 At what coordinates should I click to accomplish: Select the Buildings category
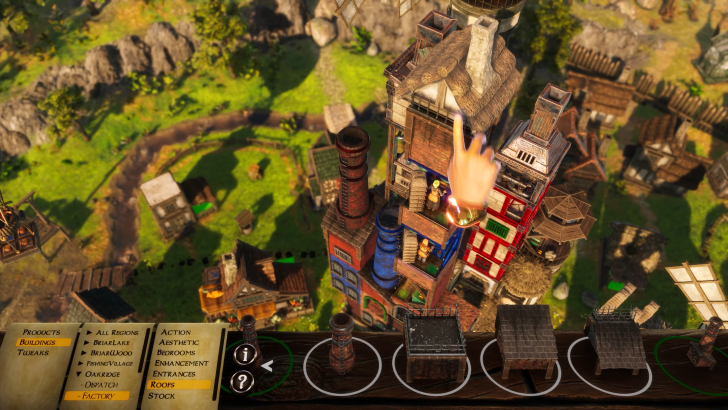tap(37, 342)
